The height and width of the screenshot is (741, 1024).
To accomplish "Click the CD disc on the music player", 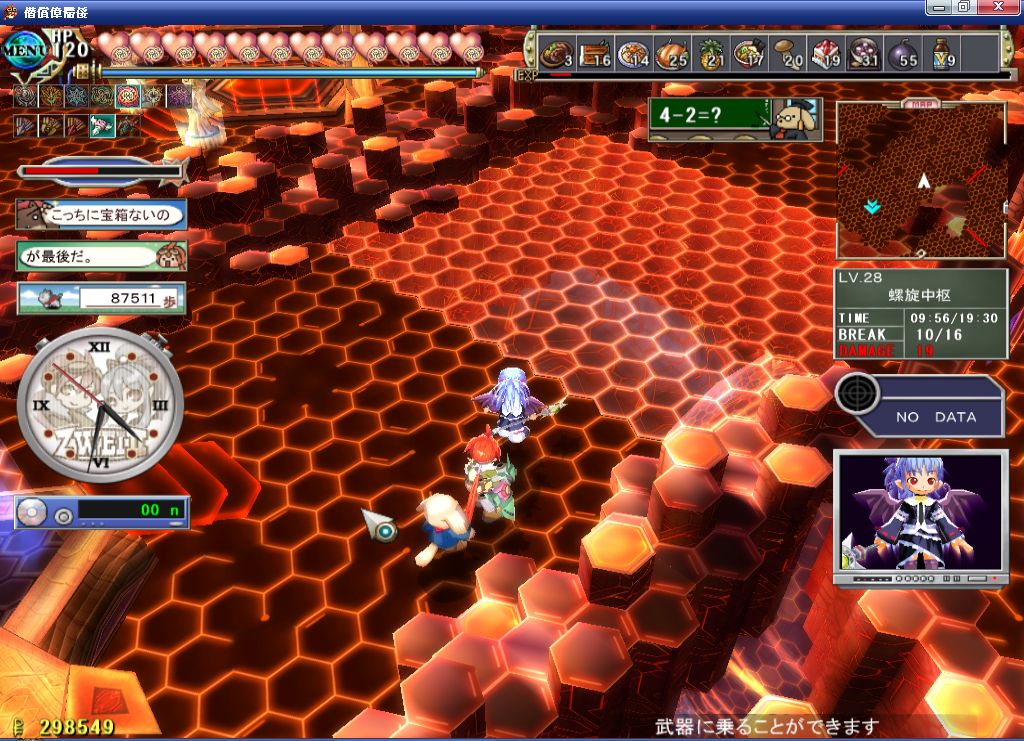I will pos(34,513).
